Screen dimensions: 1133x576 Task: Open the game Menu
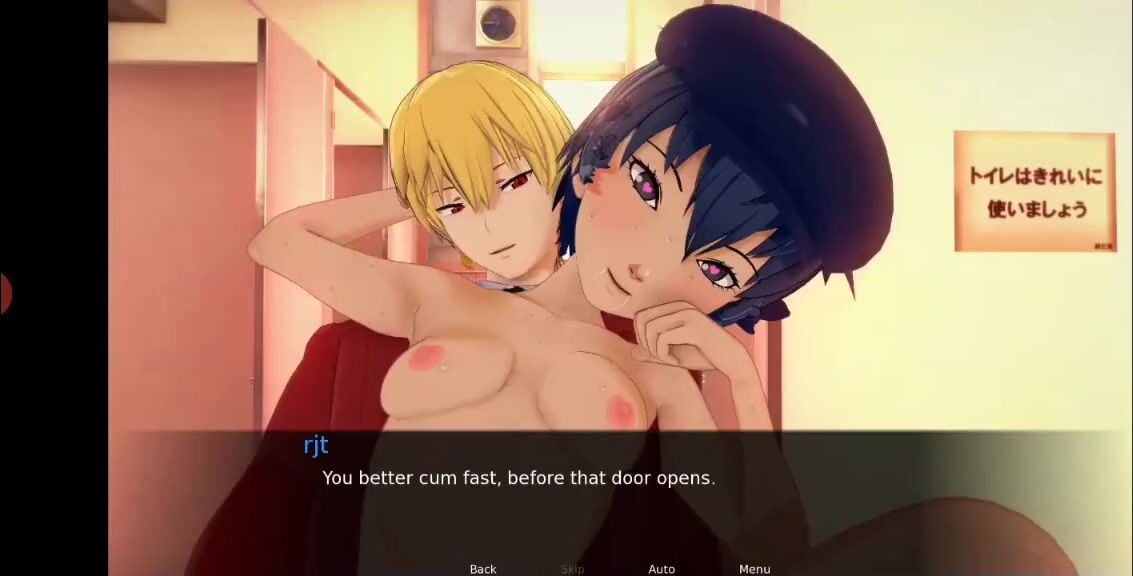(754, 569)
